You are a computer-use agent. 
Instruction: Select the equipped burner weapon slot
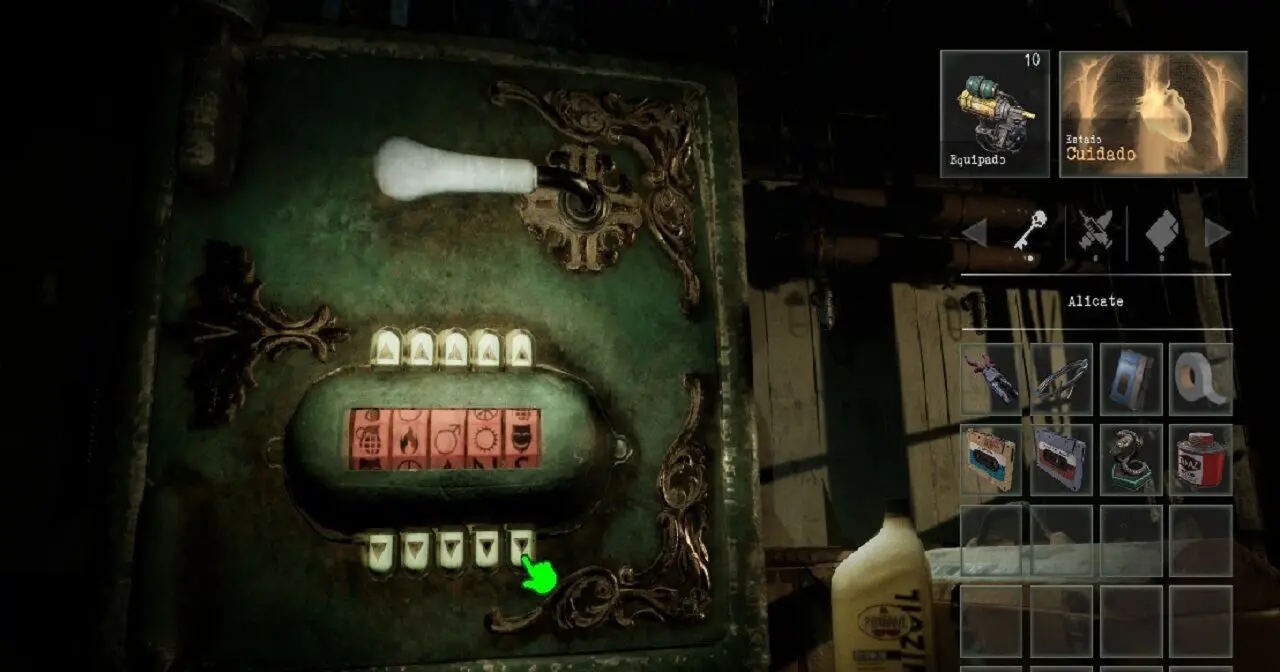(994, 114)
